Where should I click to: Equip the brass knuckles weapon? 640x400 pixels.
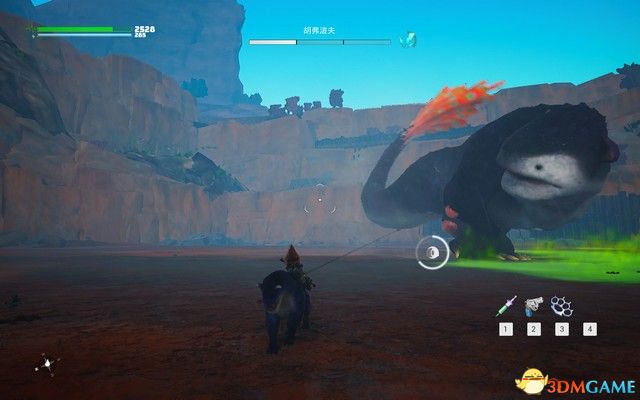(x=562, y=304)
